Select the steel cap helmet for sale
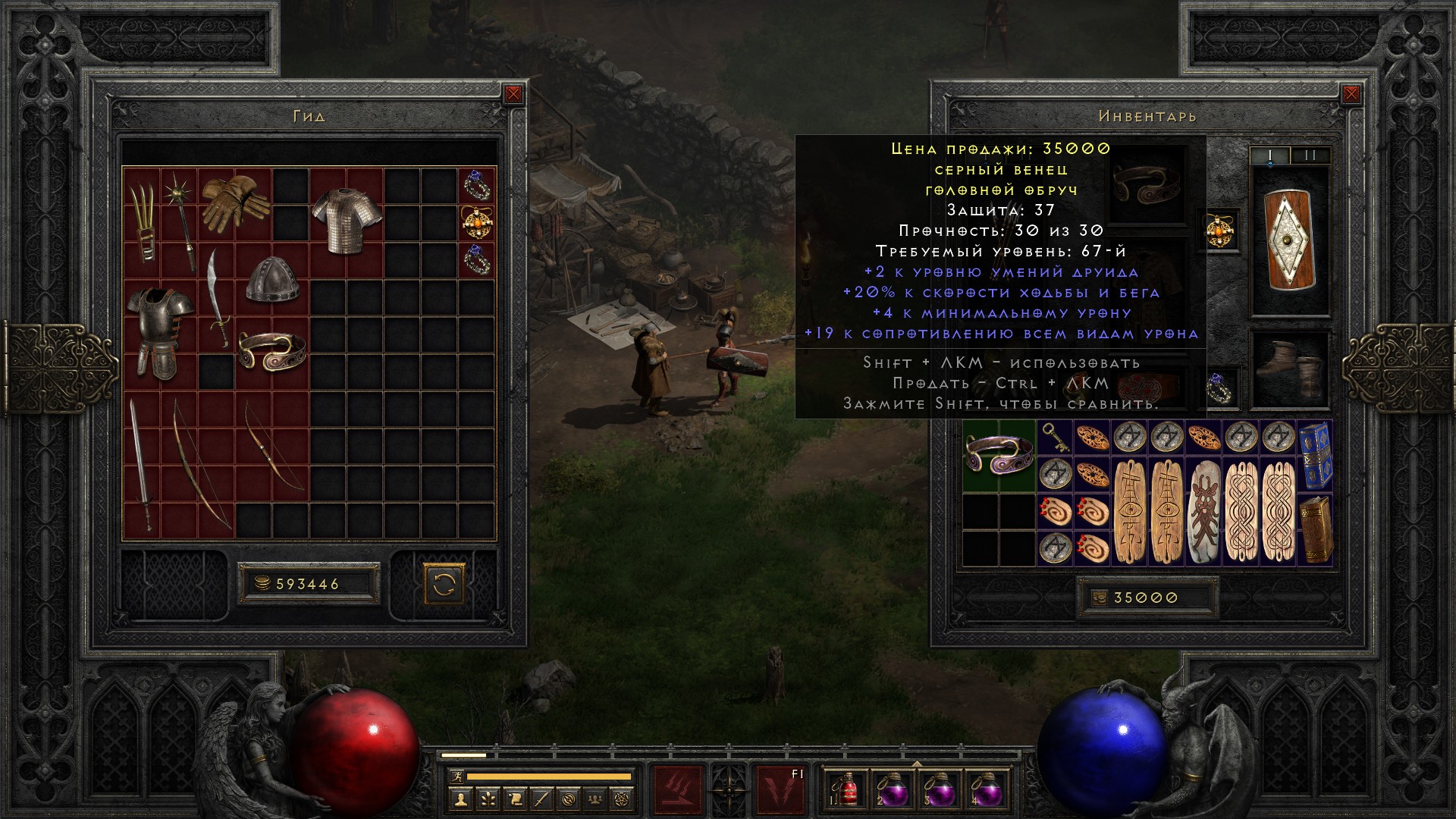The height and width of the screenshot is (819, 1456). 271,278
